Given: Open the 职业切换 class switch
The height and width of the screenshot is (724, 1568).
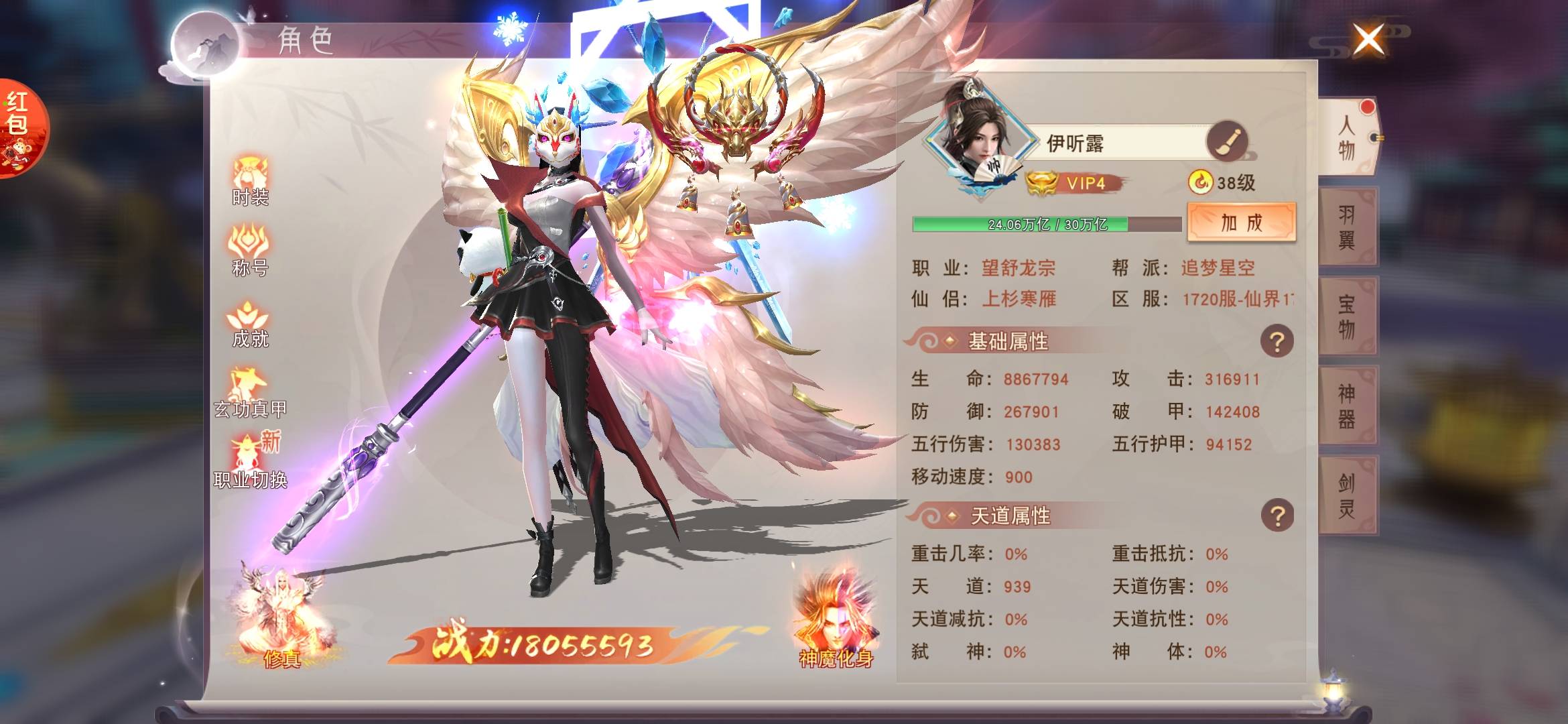Looking at the screenshot, I should 250,463.
